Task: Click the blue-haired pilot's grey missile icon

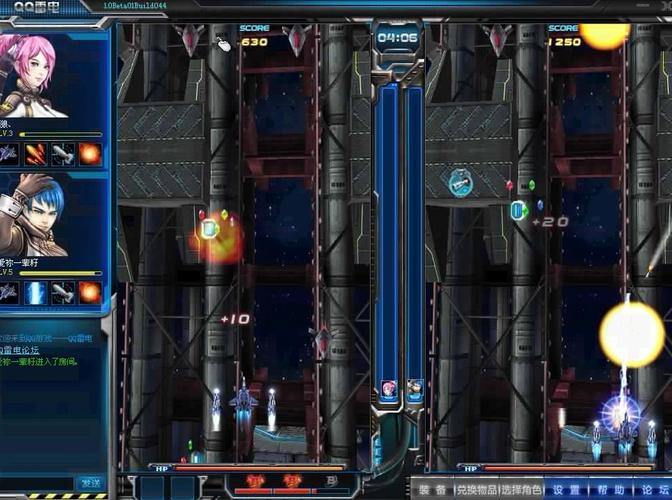Action: pos(63,291)
